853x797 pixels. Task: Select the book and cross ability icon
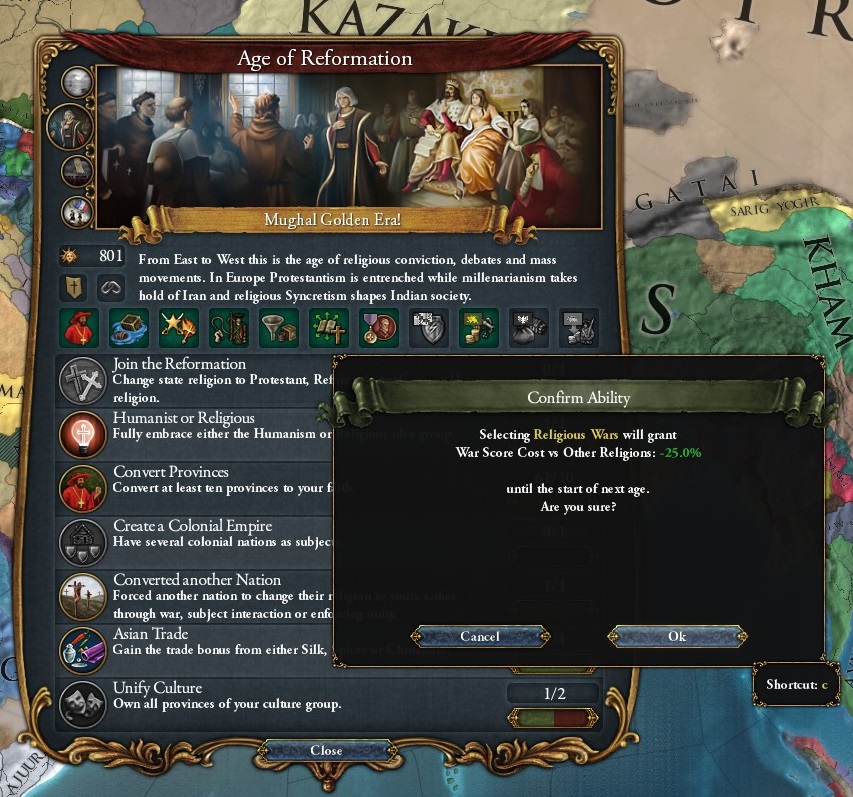click(330, 327)
